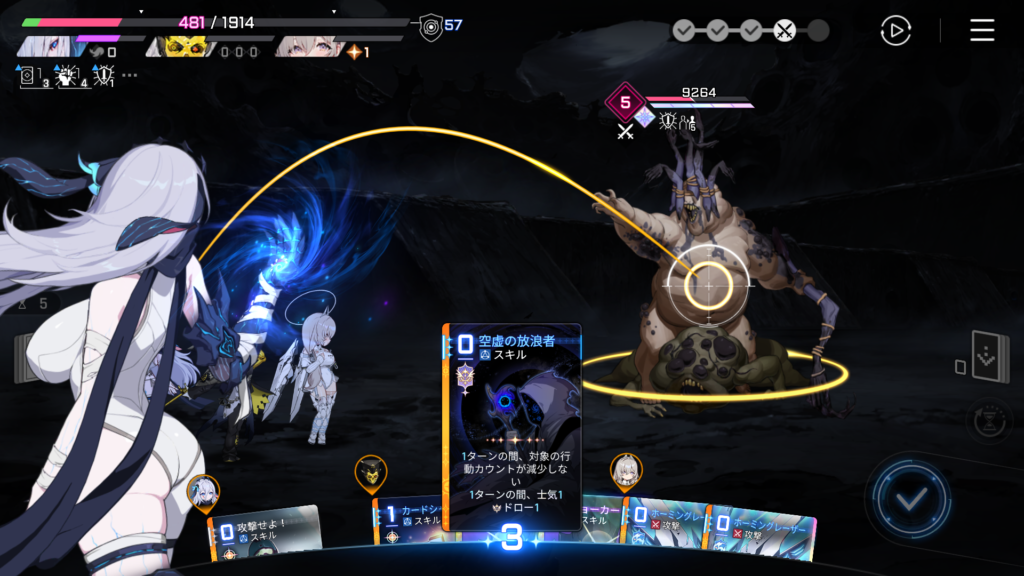Inspect the shield value icon showing 57
1024x576 pixels.
pos(431,25)
